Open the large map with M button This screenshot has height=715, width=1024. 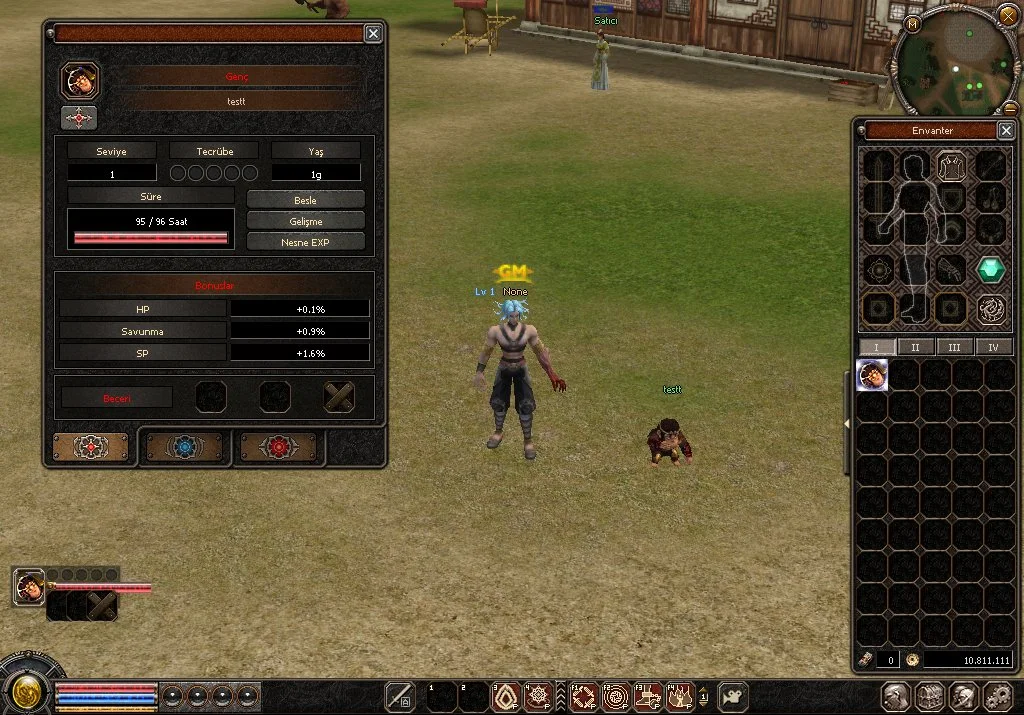pyautogui.click(x=913, y=23)
